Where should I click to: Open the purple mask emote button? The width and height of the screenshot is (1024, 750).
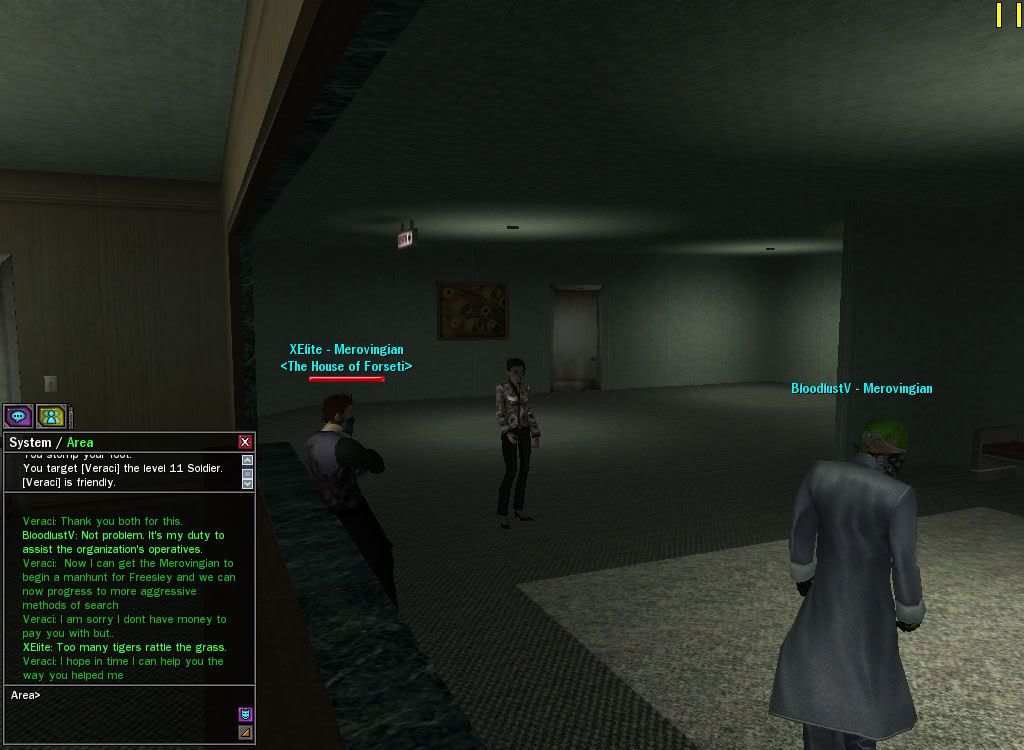[x=245, y=714]
